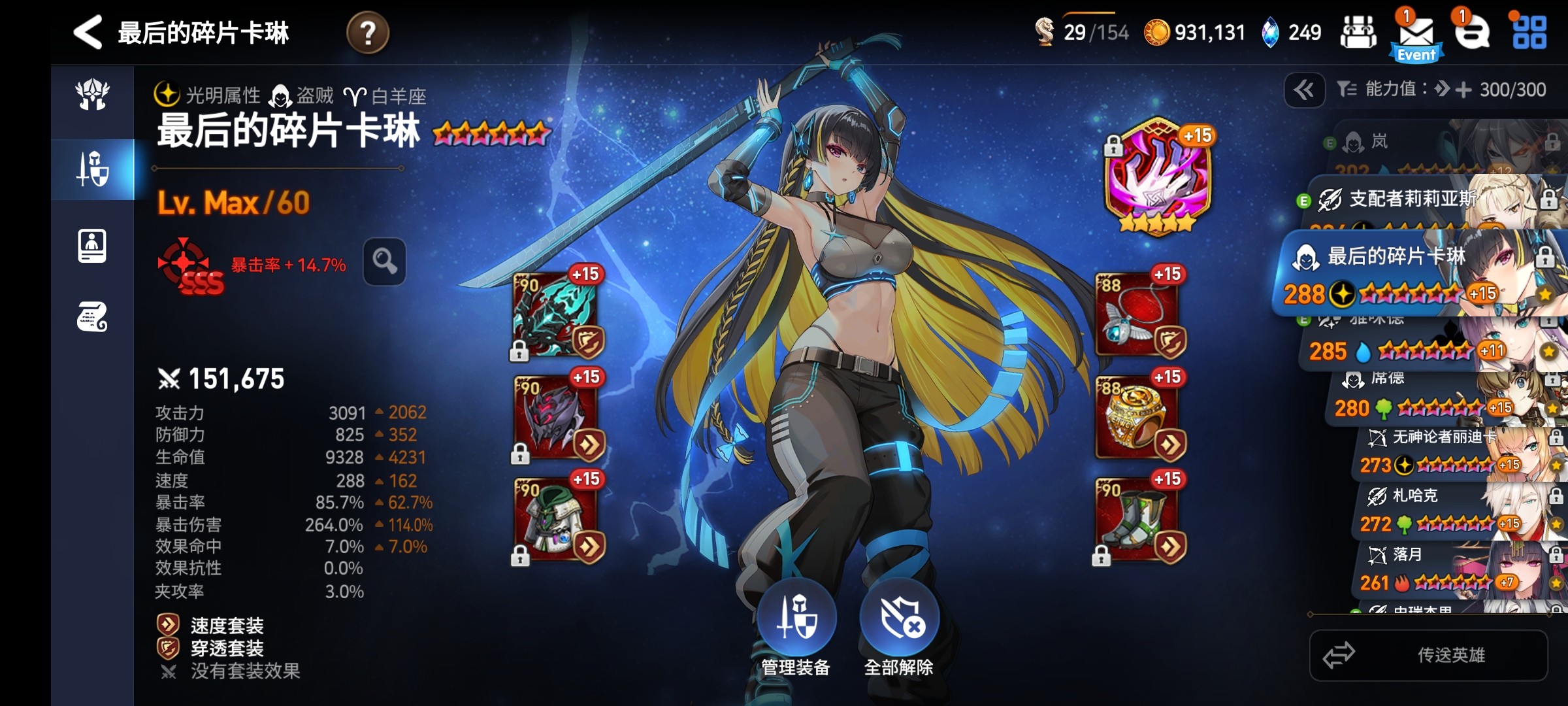Open the equipped artifact slot
Viewport: 1568px width, 706px height.
tap(1157, 176)
